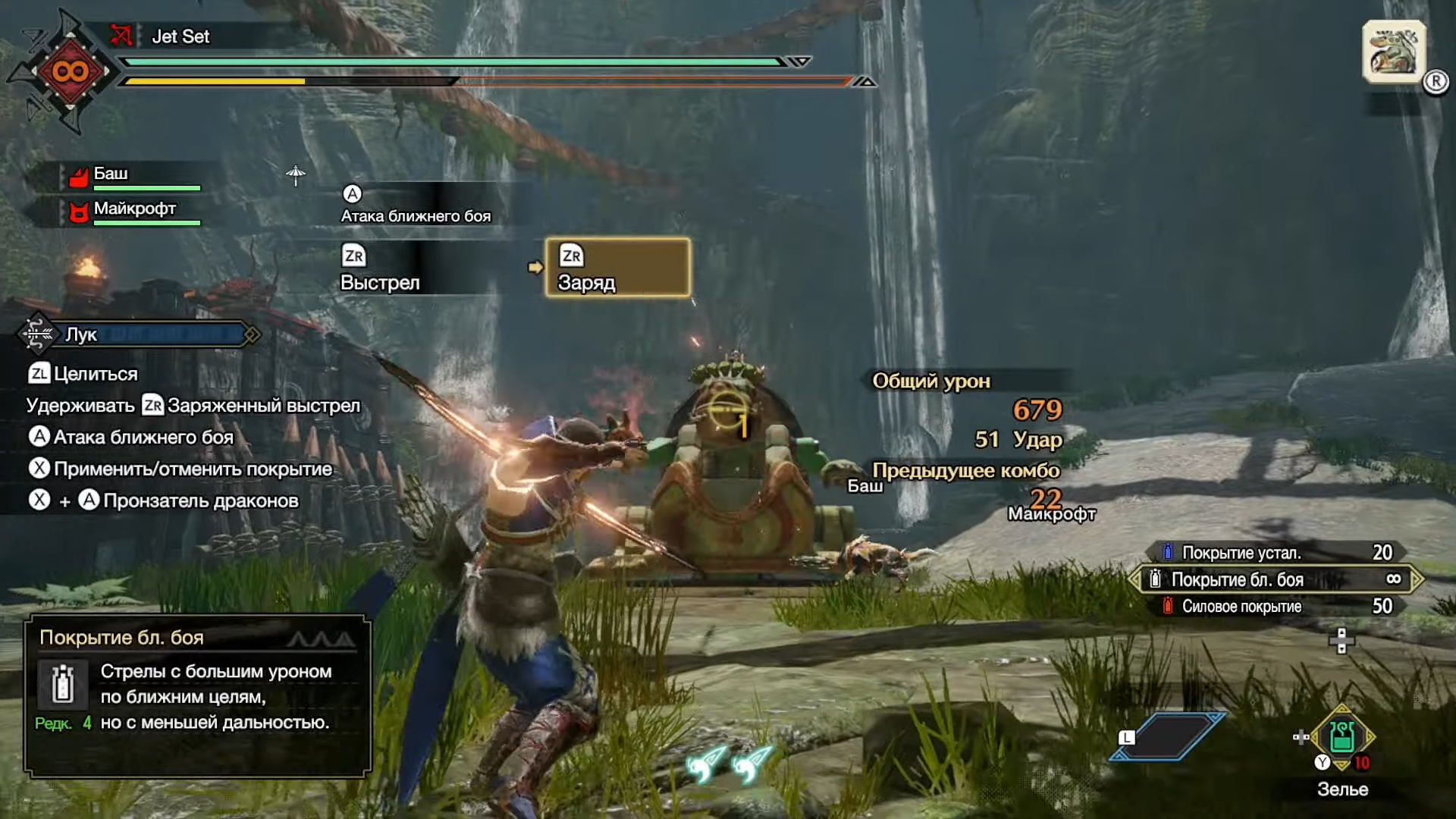Viewport: 1456px width, 819px height.
Task: Pick the Силовое покрытие coating
Action: coord(1276,607)
